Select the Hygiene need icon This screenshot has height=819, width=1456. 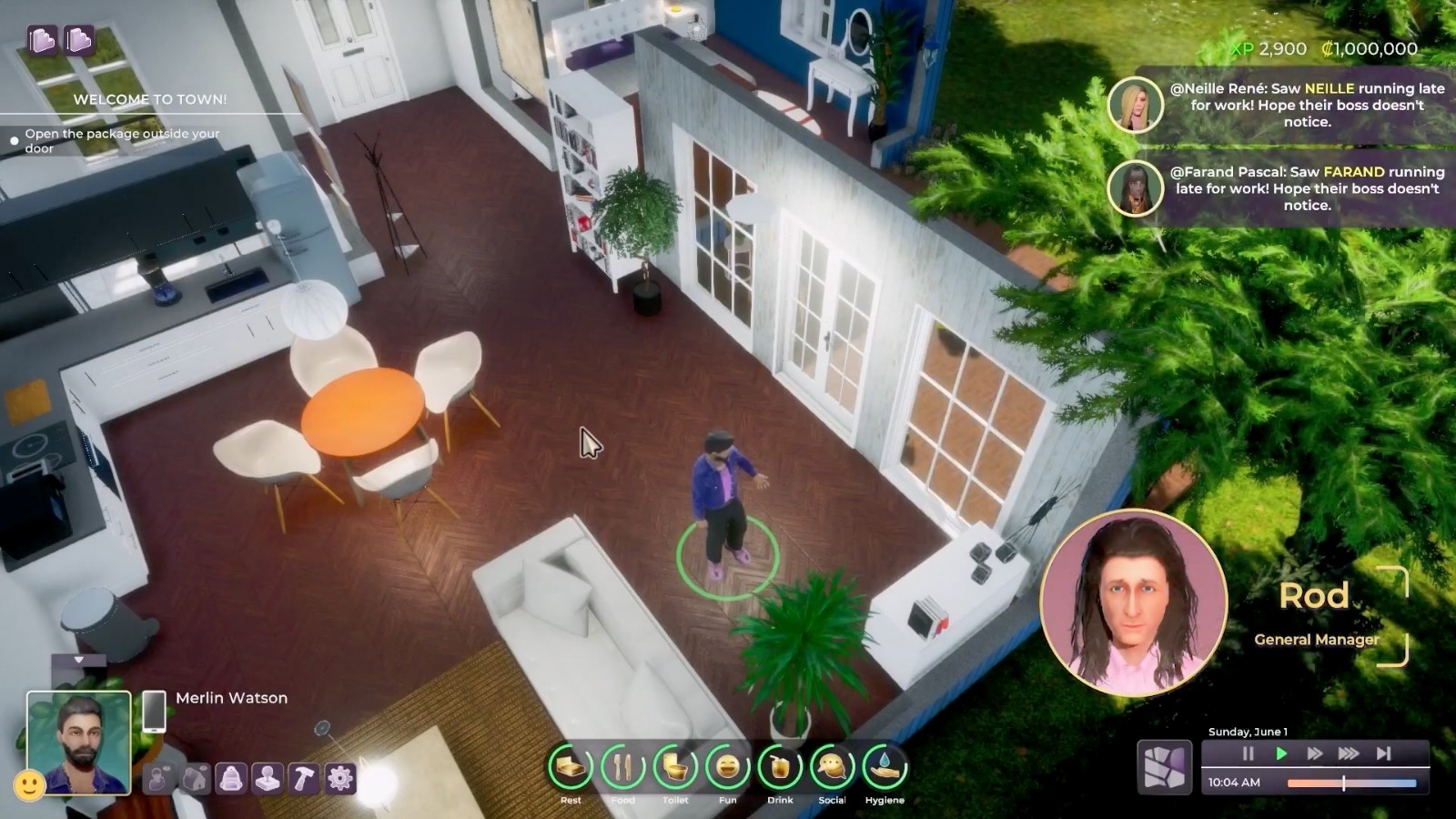tap(885, 769)
